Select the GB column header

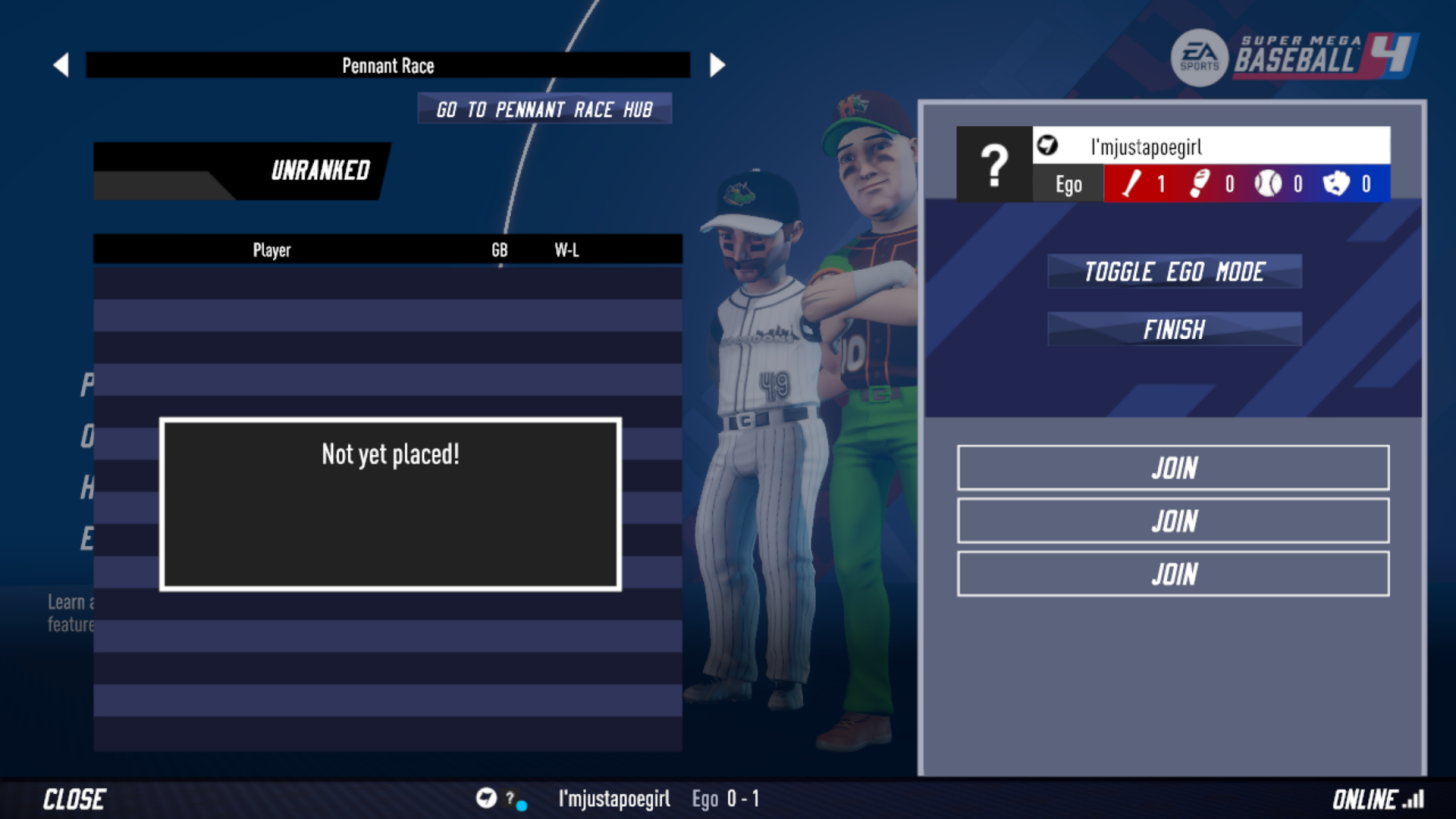pos(499,250)
